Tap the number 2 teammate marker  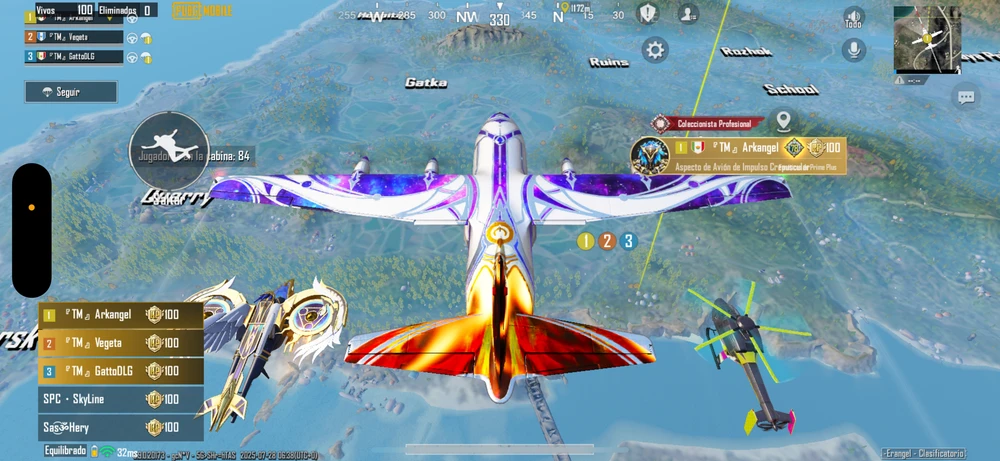click(606, 241)
